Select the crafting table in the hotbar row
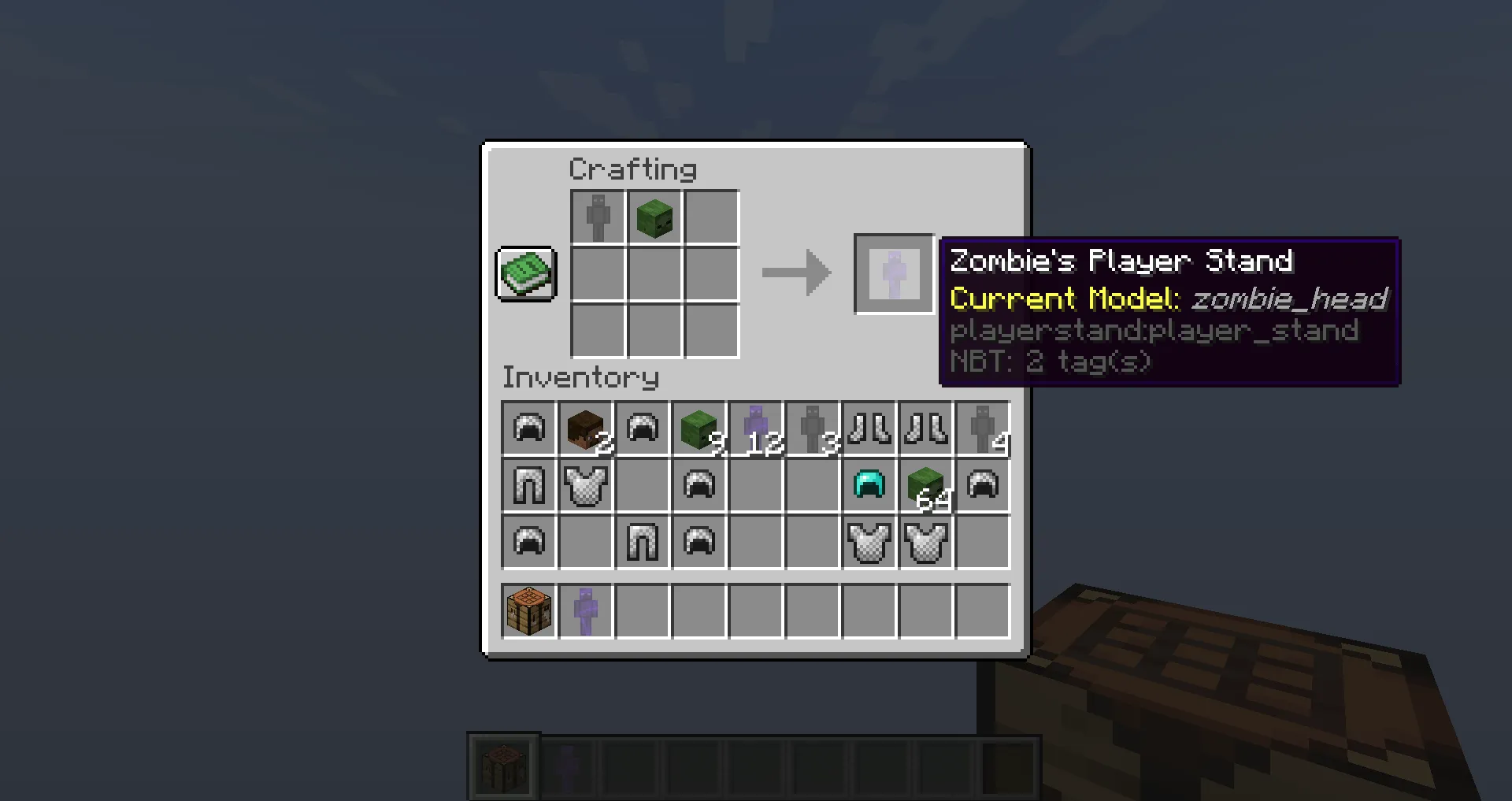The height and width of the screenshot is (801, 1512). (x=528, y=612)
